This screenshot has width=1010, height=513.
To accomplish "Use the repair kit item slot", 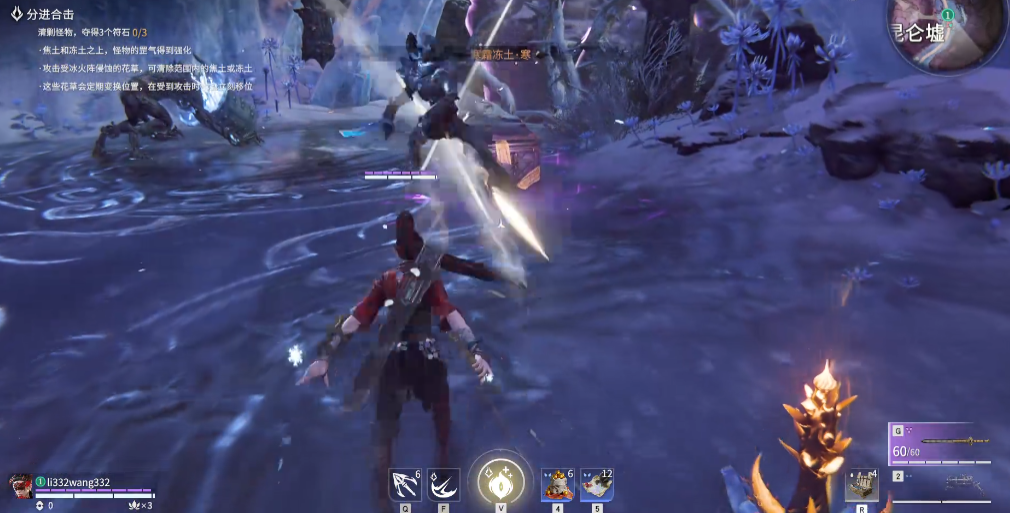I will tap(861, 485).
